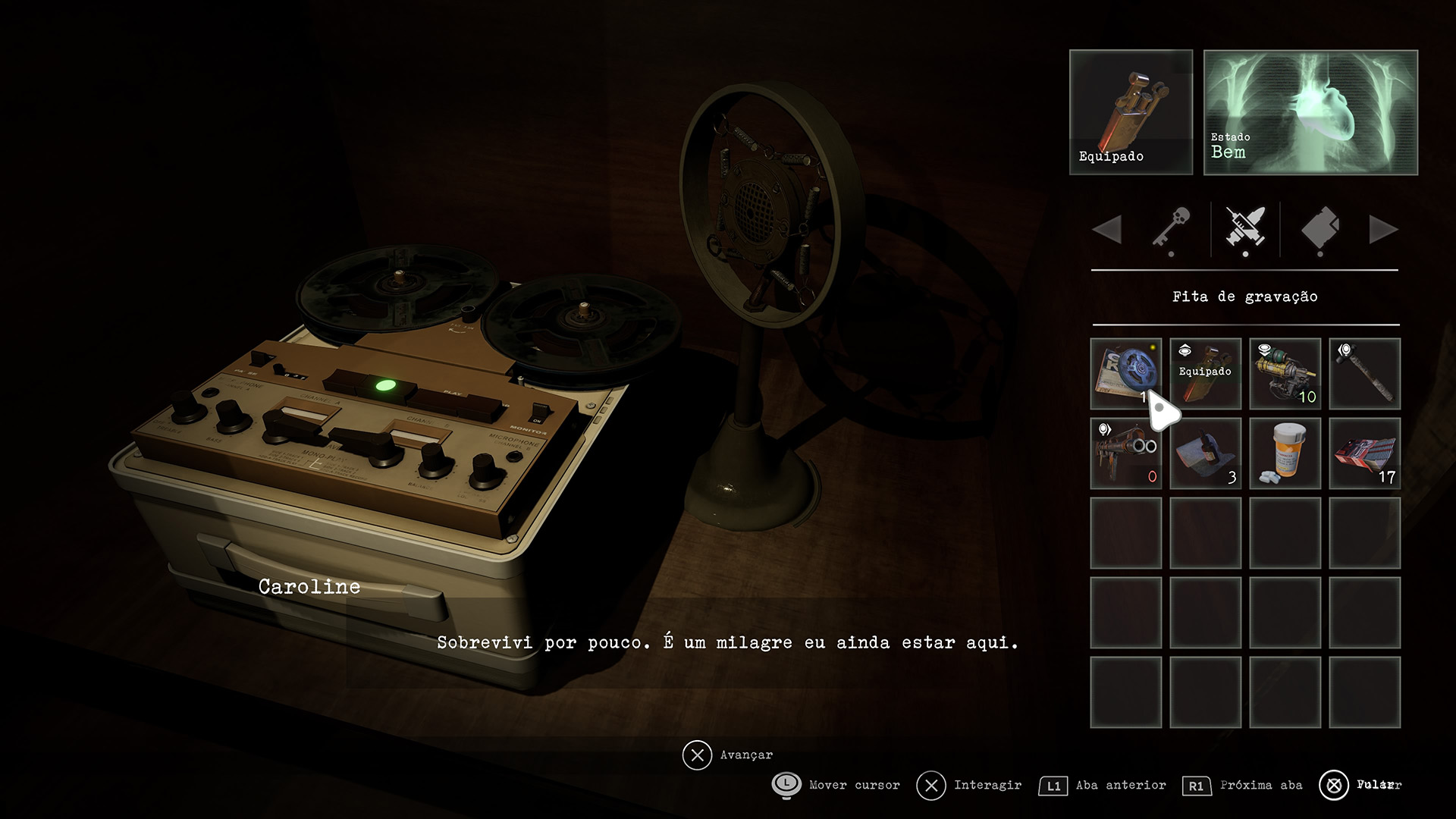This screenshot has width=1456, height=819.
Task: Click the left arrow for previous tab
Action: [1108, 229]
